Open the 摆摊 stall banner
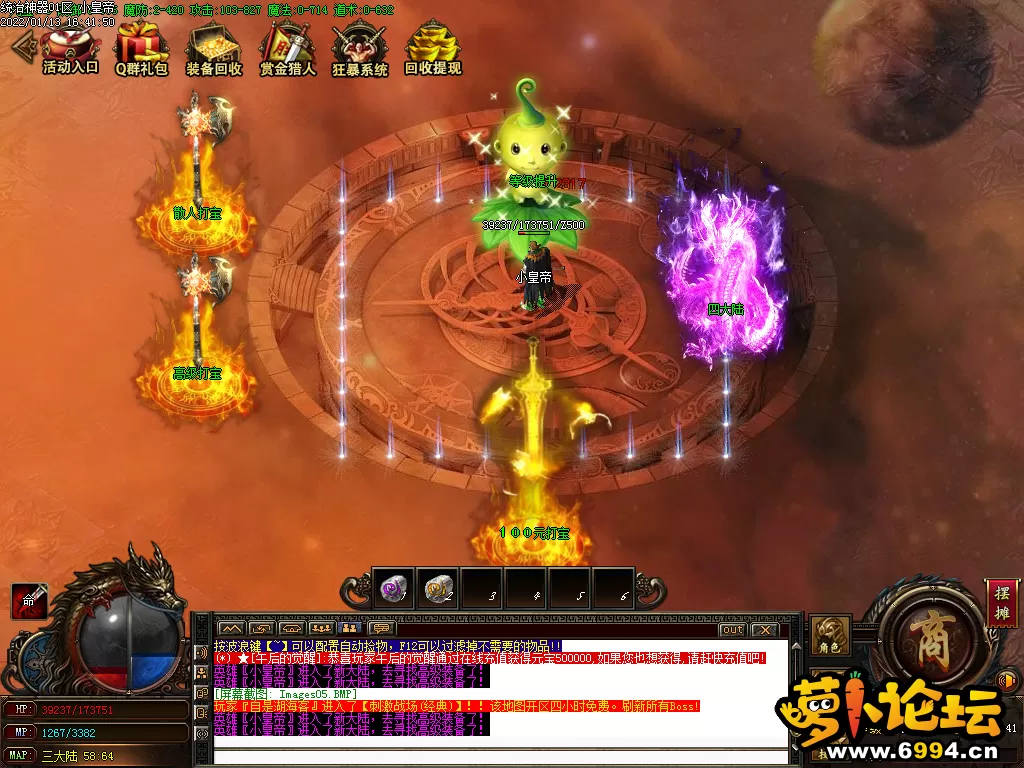The image size is (1024, 768). tap(1001, 604)
